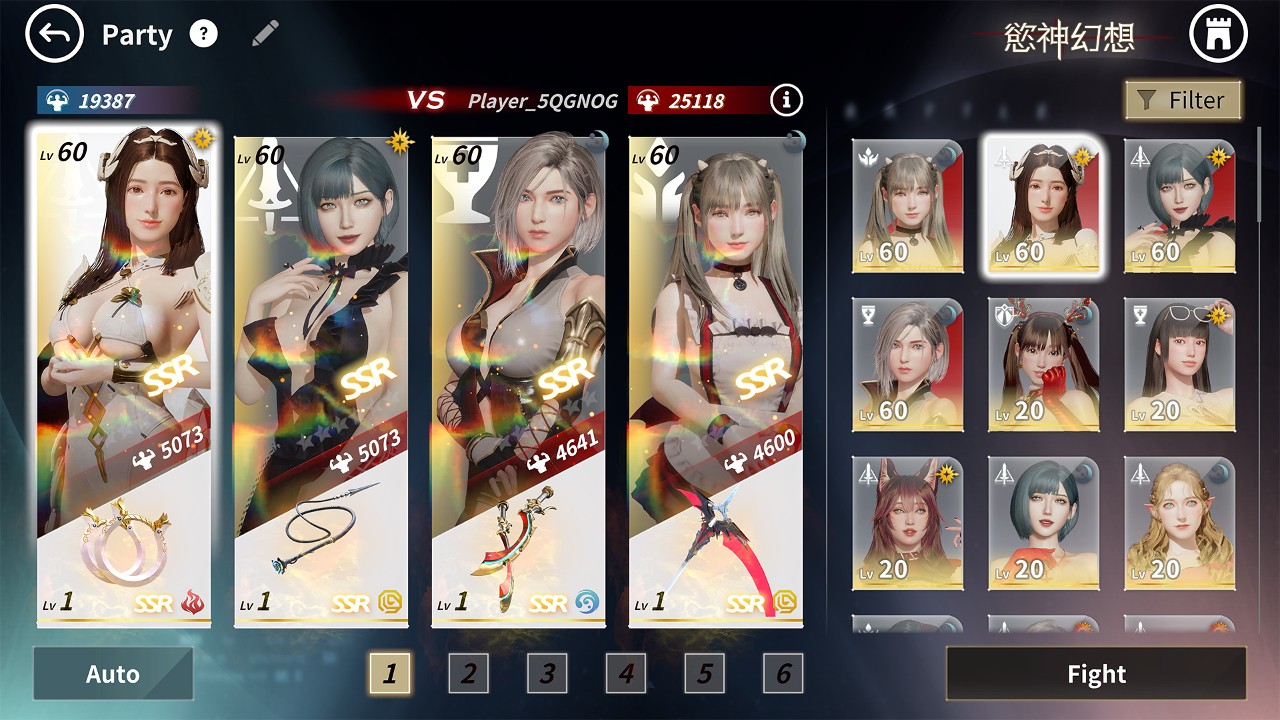
Task: Switch to party preset 5
Action: point(705,674)
